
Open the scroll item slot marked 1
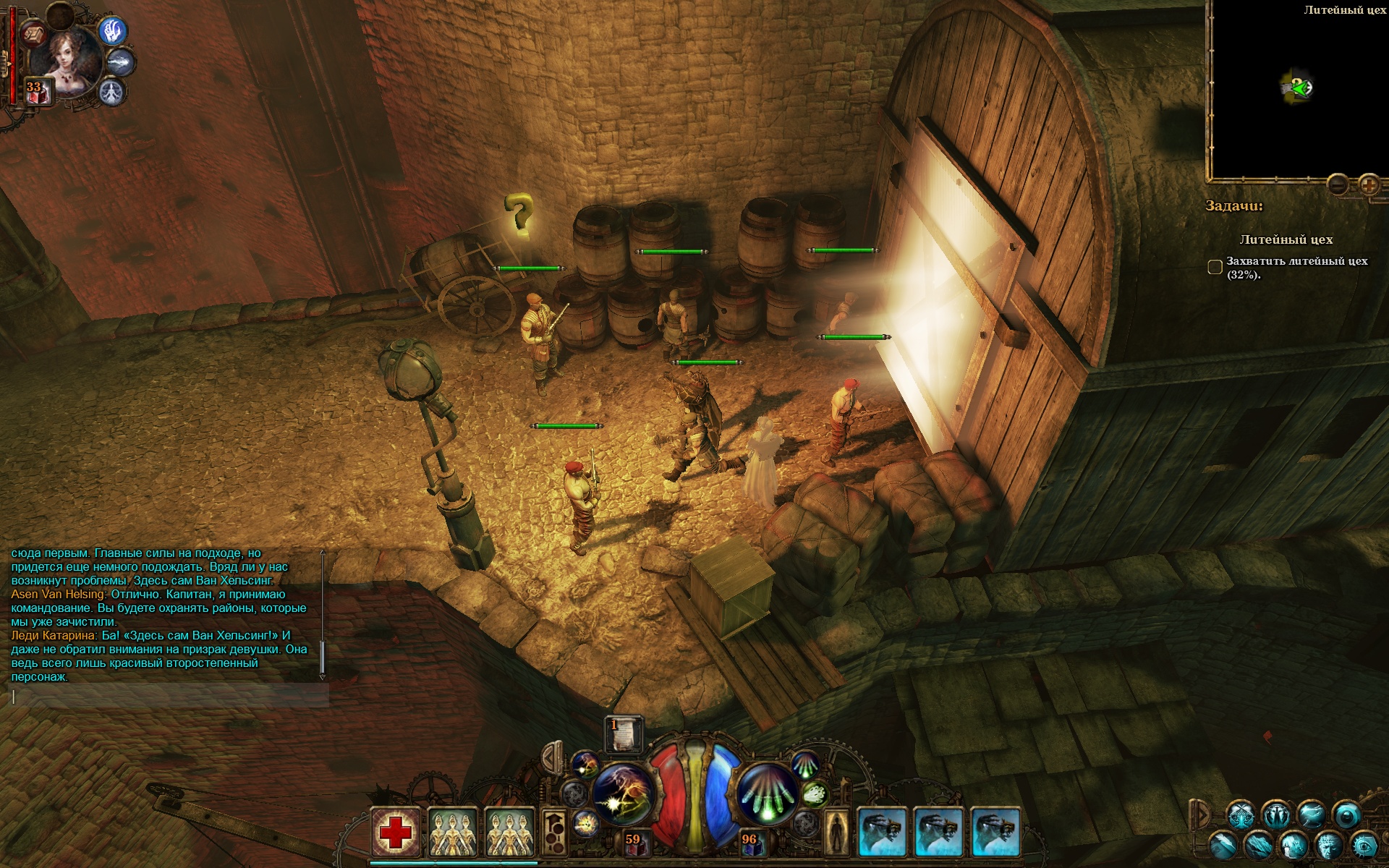pyautogui.click(x=623, y=734)
